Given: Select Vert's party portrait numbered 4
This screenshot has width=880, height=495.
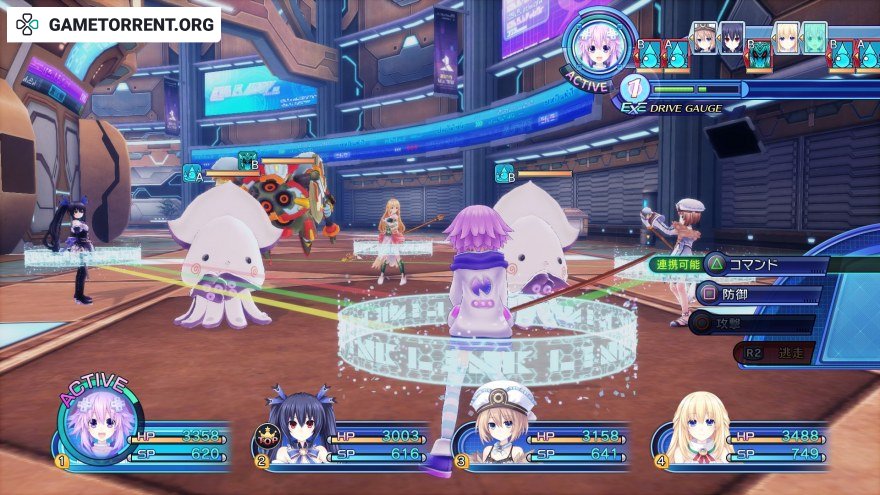Looking at the screenshot, I should 695,430.
